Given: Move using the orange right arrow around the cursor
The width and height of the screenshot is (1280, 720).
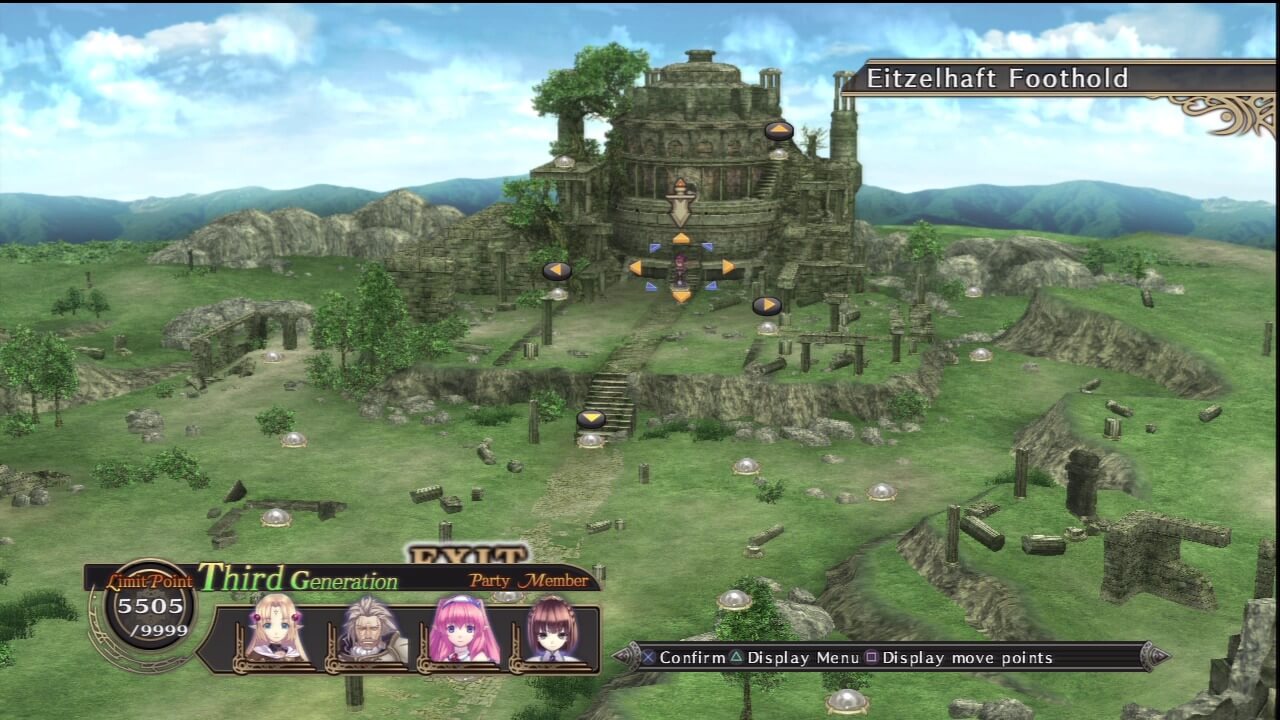Looking at the screenshot, I should (727, 267).
